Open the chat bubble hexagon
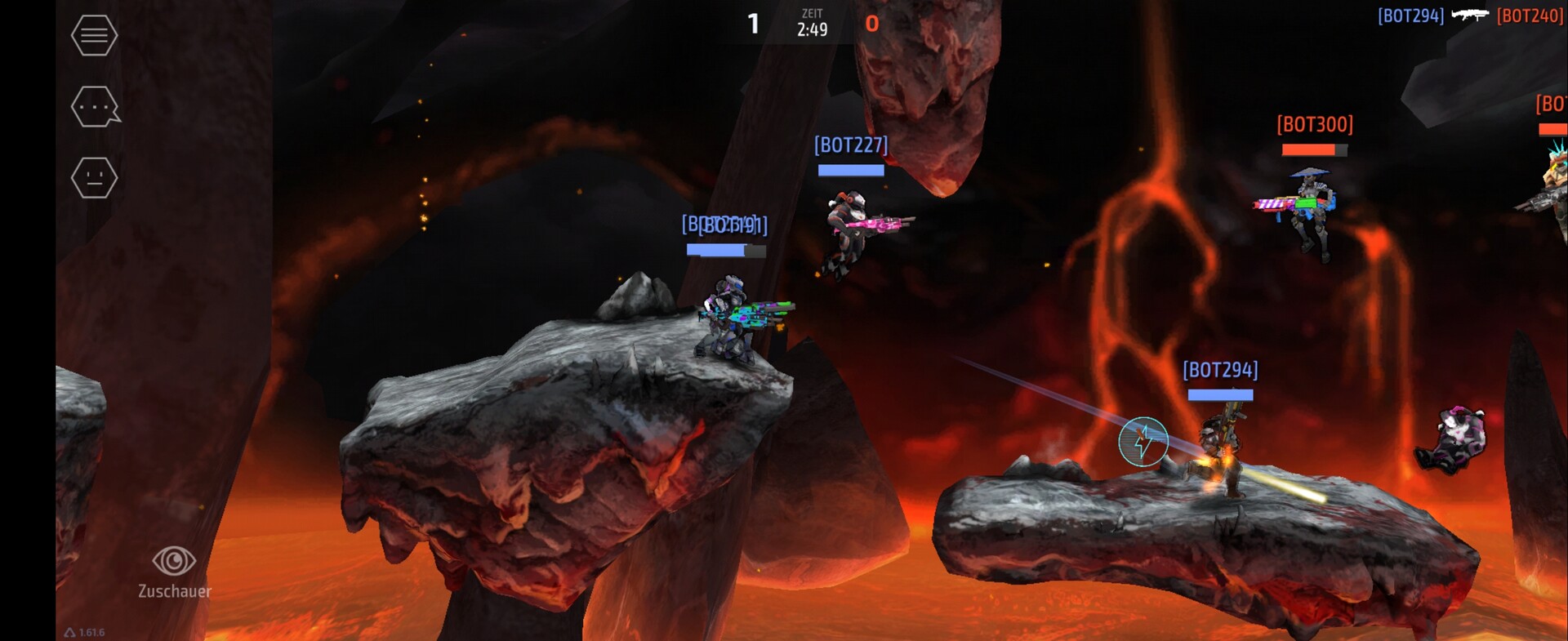Viewport: 1568px width, 641px height. click(x=95, y=107)
